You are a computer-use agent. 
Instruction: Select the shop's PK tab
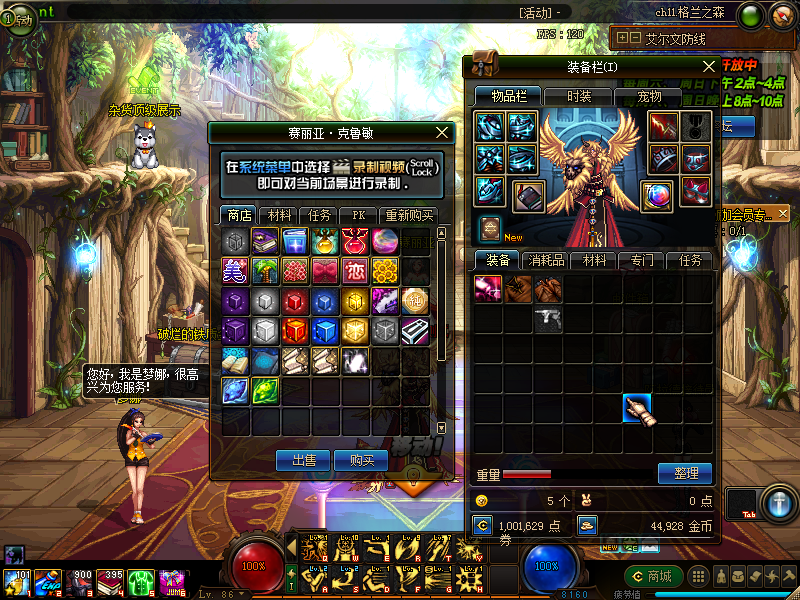356,215
